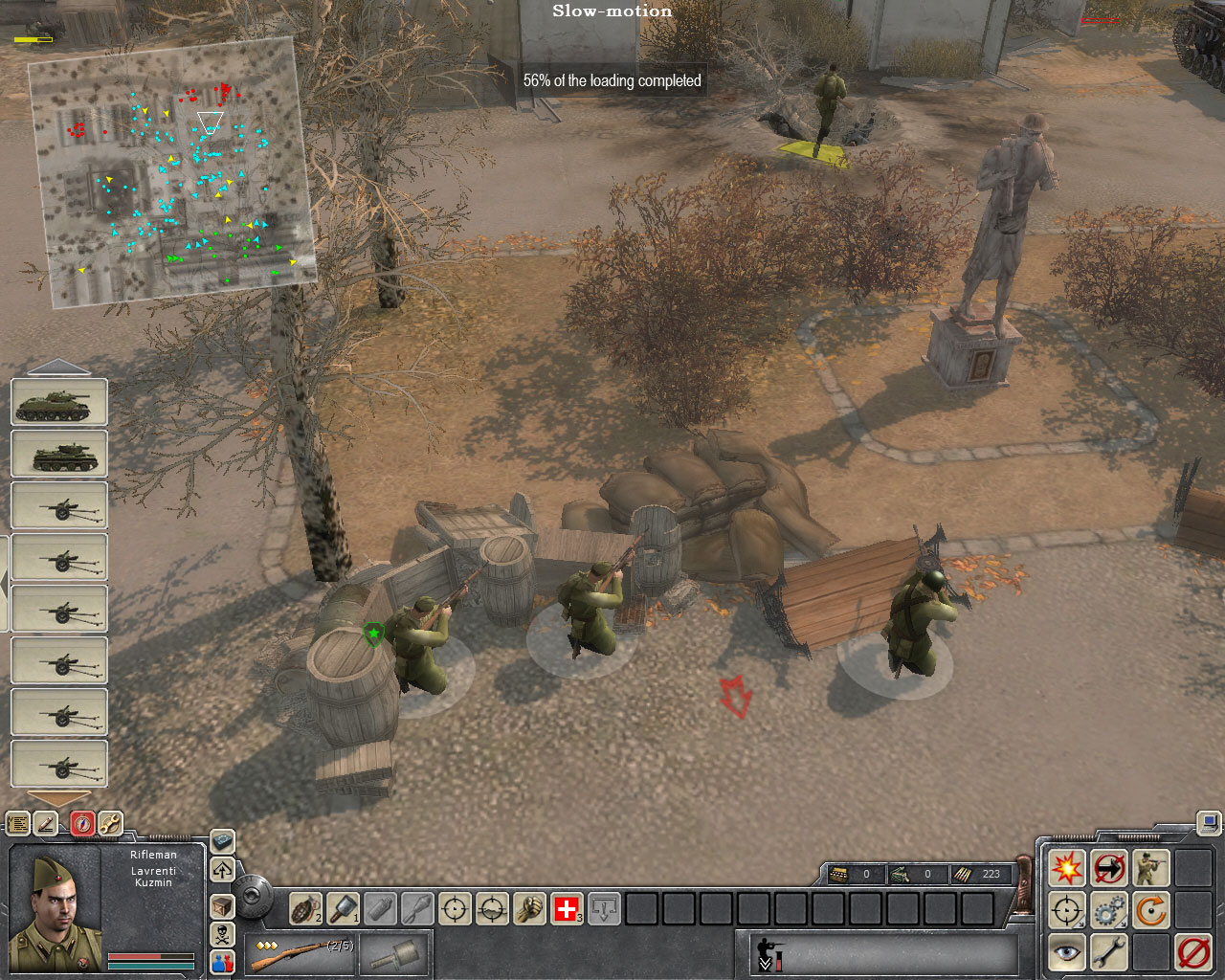Click the soldier stance command icon

pyautogui.click(x=1151, y=868)
